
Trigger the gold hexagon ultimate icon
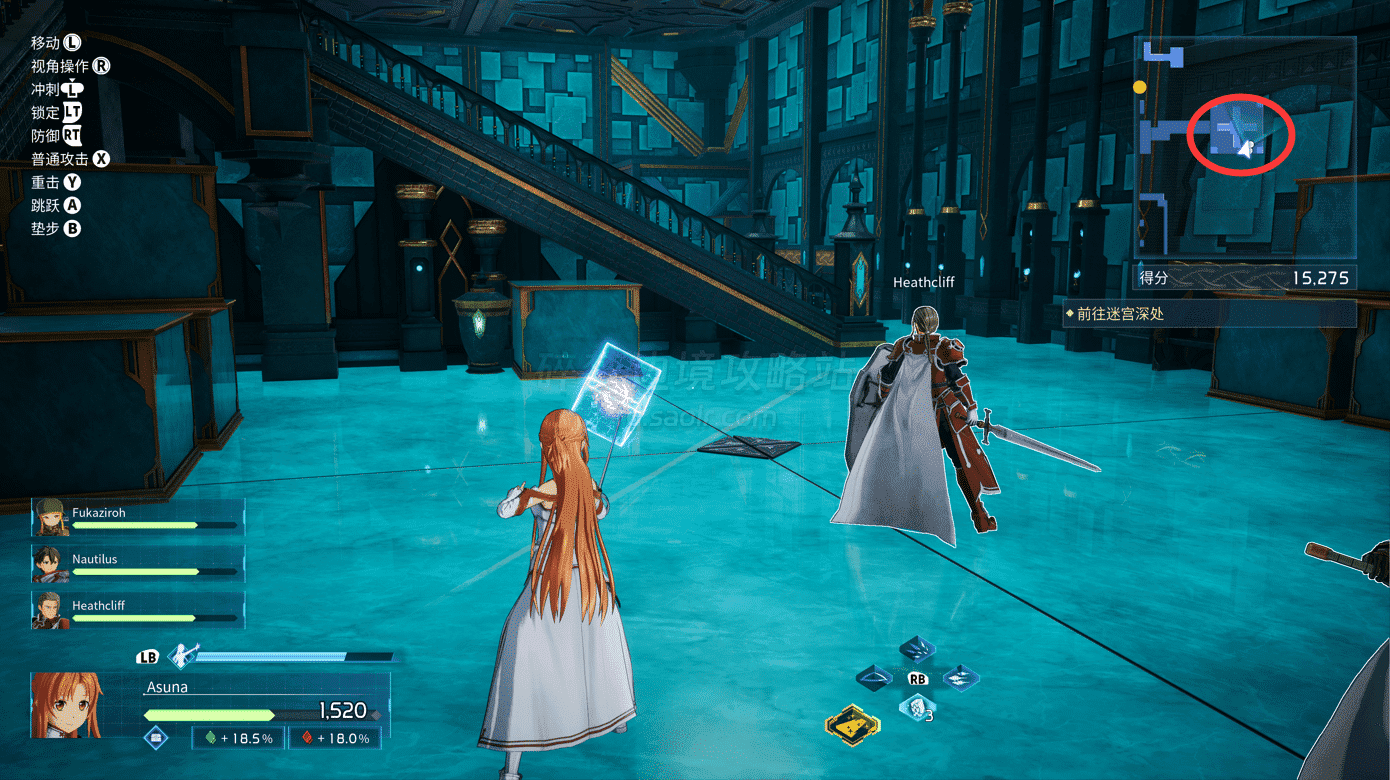[852, 724]
